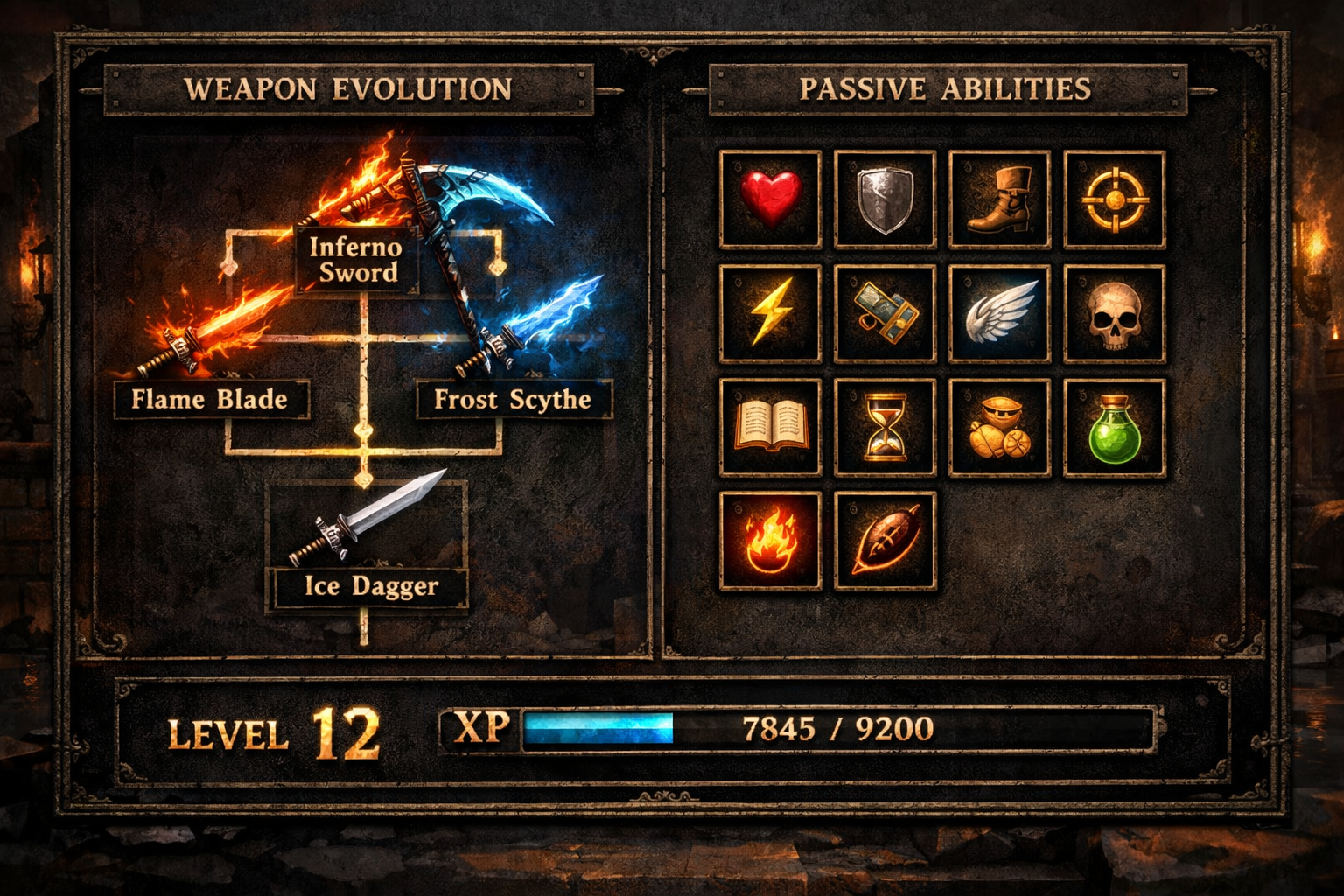
Task: Pick the Ice Dagger base weapon
Action: pos(368,587)
